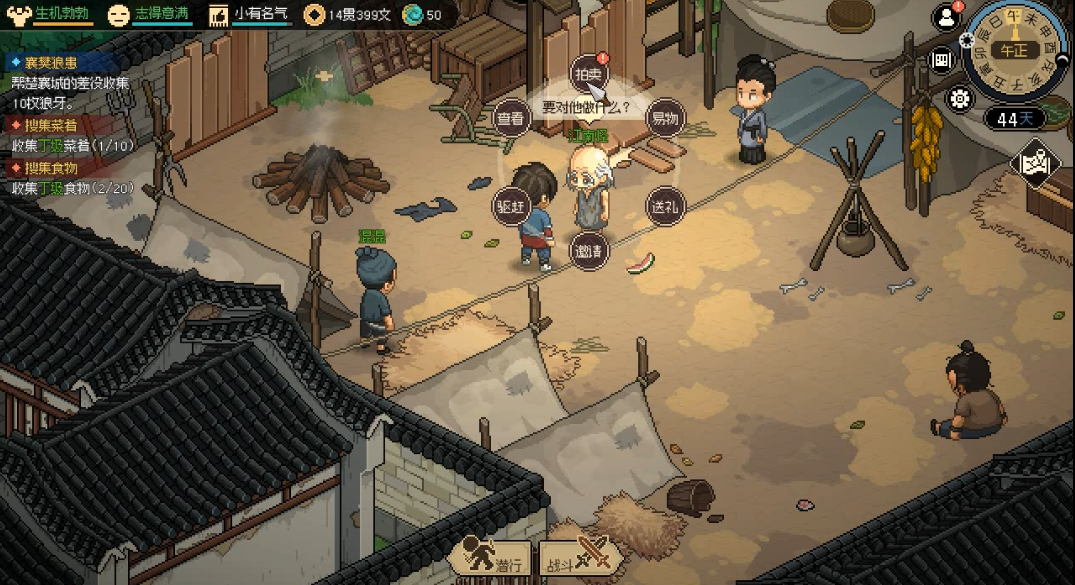The height and width of the screenshot is (585, 1075).
Task: Pick the 易物 barter option
Action: [x=665, y=118]
